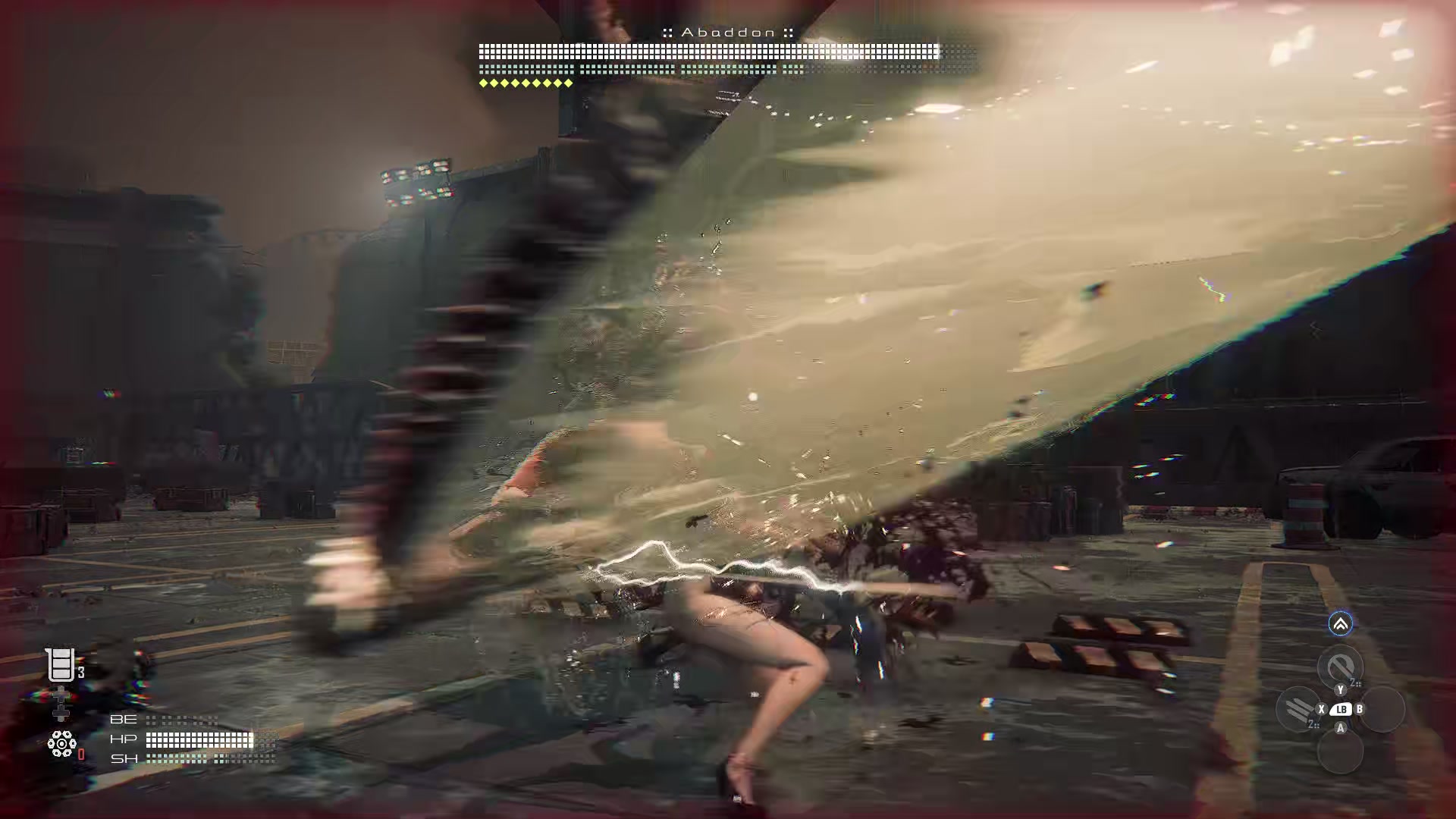The width and height of the screenshot is (1456, 819).
Task: Toggle the B button skill slot
Action: pyautogui.click(x=1360, y=709)
